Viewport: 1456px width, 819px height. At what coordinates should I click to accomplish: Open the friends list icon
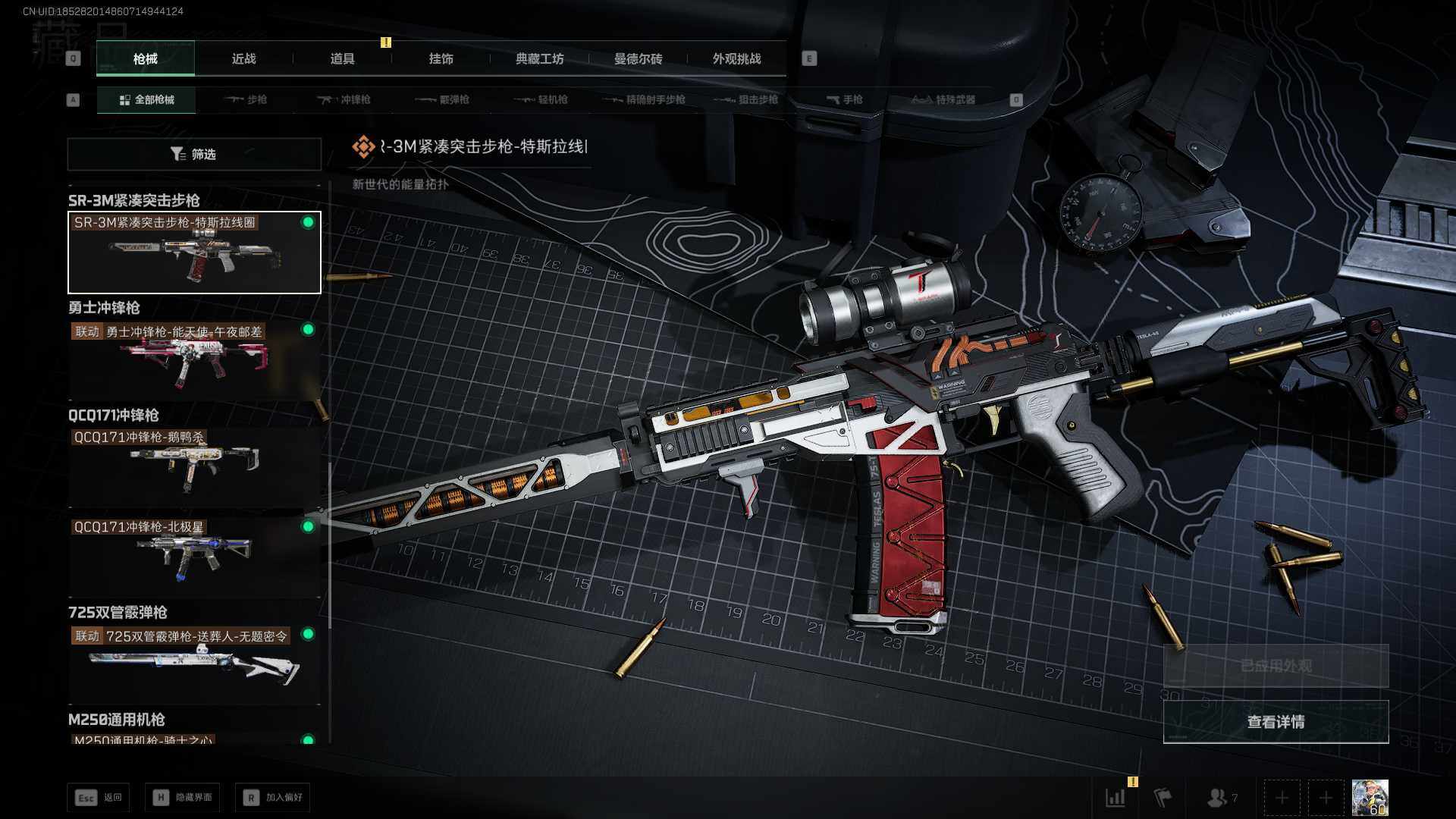[x=1221, y=798]
